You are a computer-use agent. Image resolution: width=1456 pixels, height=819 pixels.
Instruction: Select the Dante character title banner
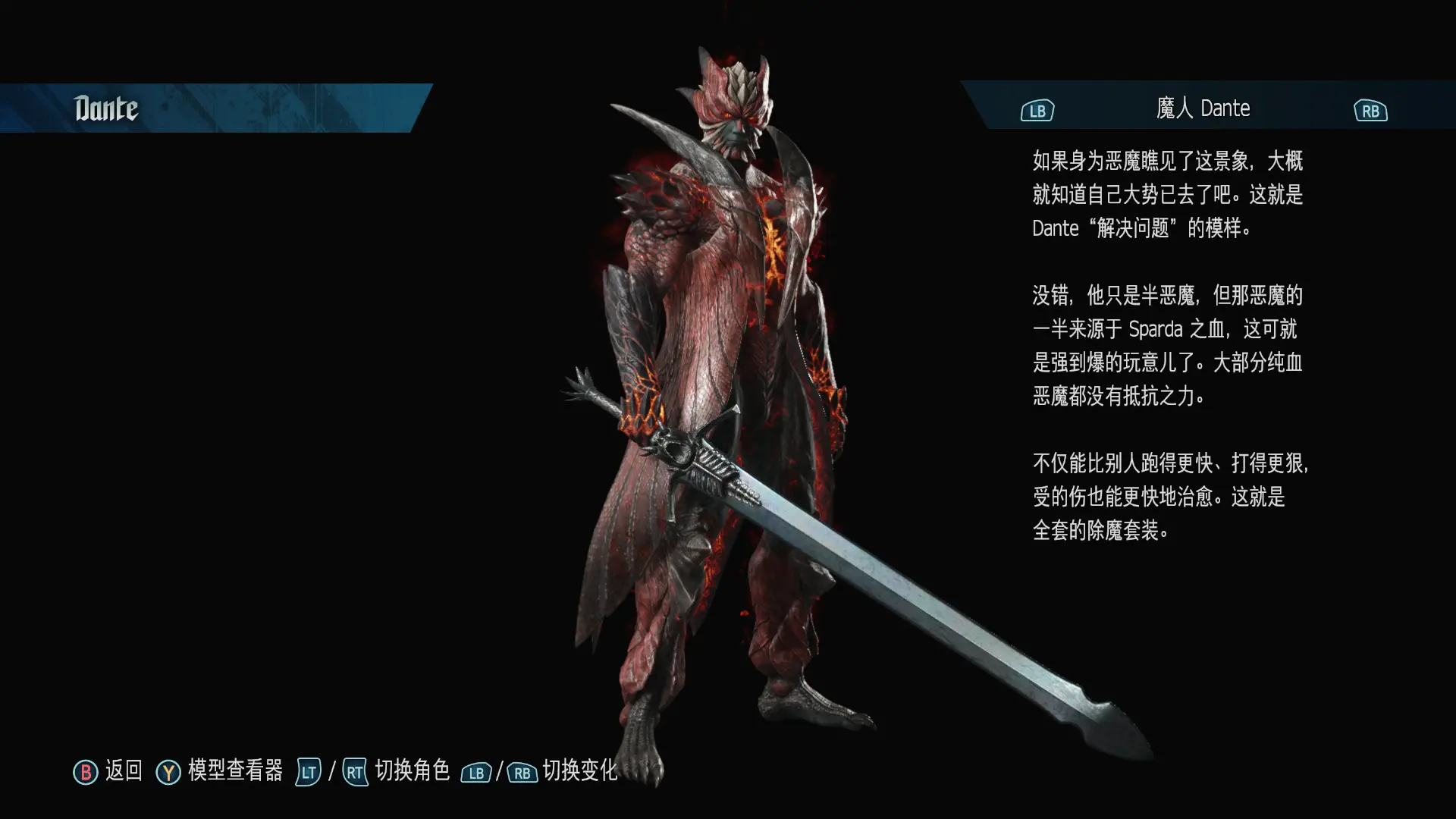(106, 108)
